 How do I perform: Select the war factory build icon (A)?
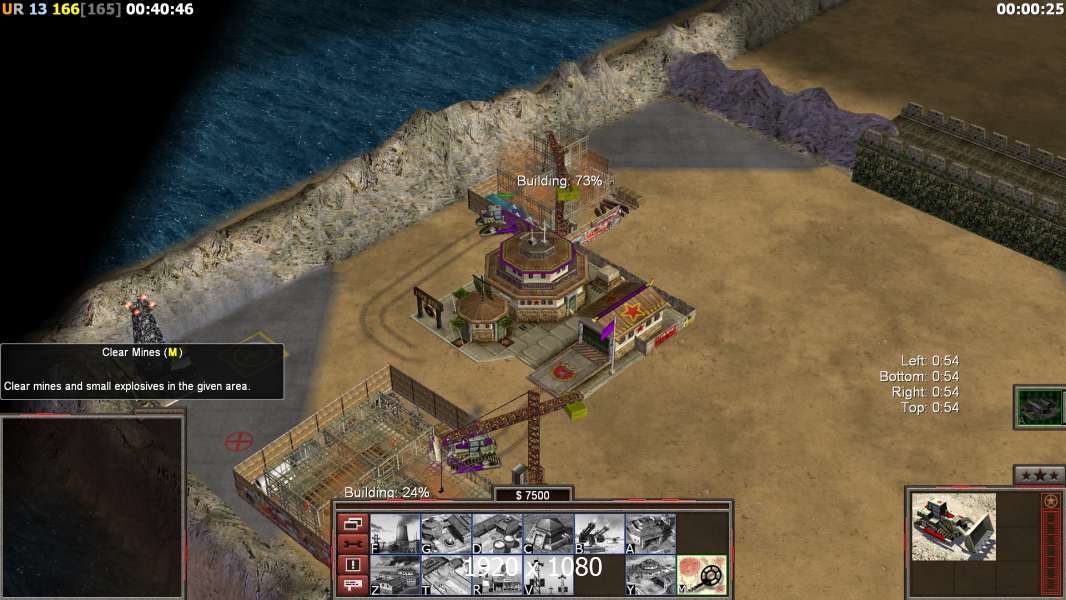(x=650, y=534)
